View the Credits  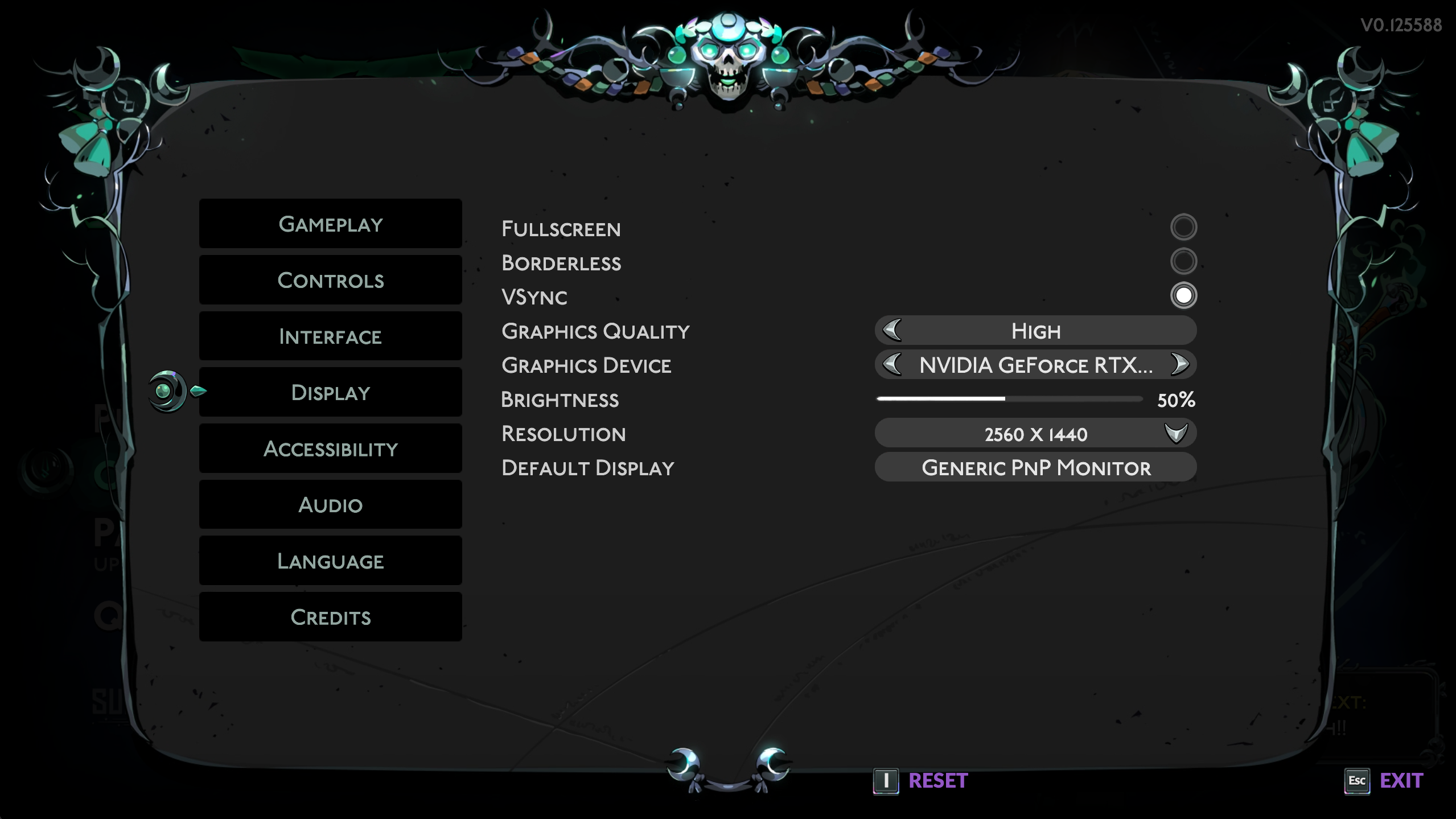330,617
